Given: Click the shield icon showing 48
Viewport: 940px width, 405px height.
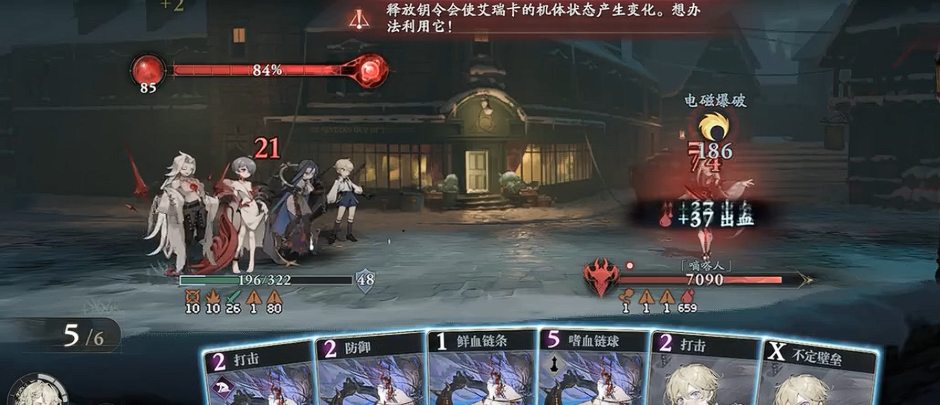Looking at the screenshot, I should (x=365, y=280).
